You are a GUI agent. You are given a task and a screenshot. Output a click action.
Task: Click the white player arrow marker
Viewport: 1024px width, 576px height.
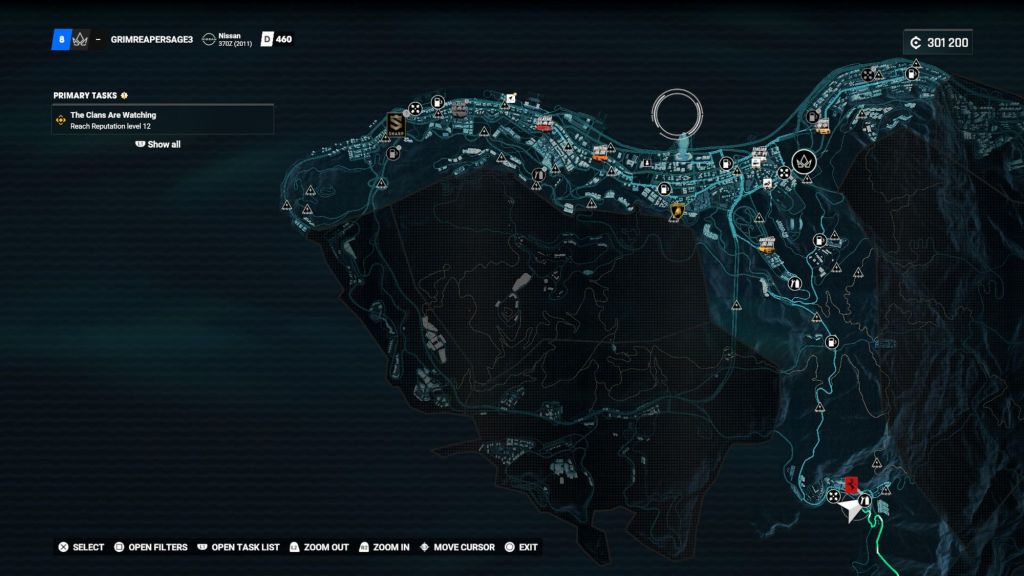[x=850, y=511]
